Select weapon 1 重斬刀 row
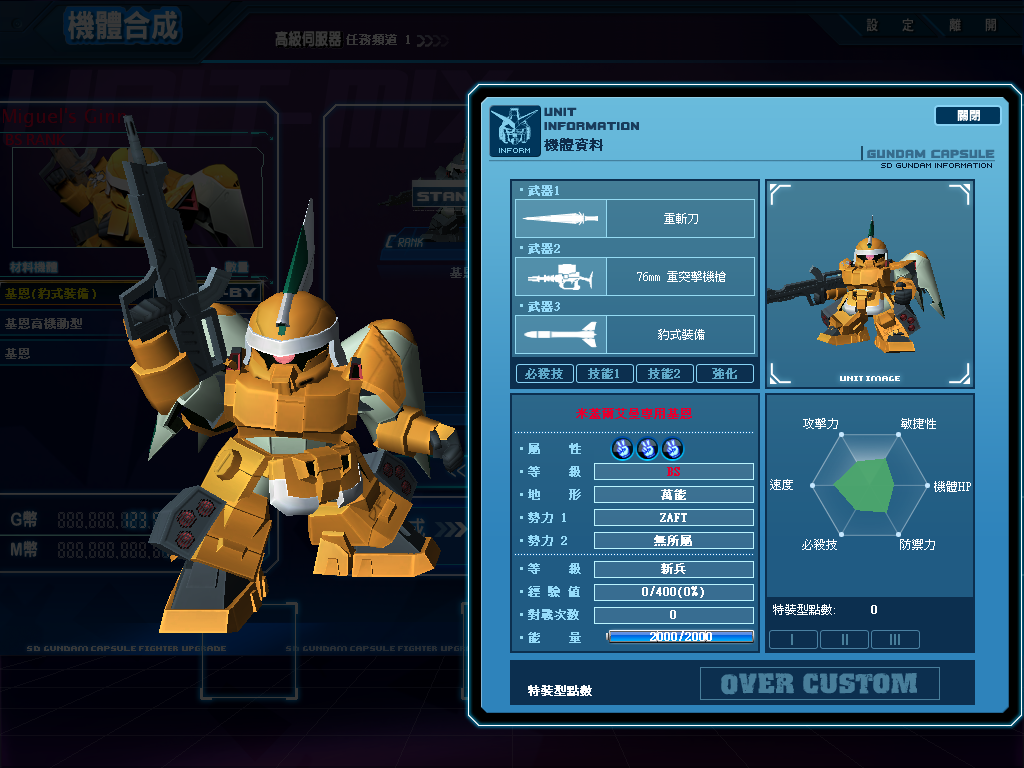 pos(635,218)
